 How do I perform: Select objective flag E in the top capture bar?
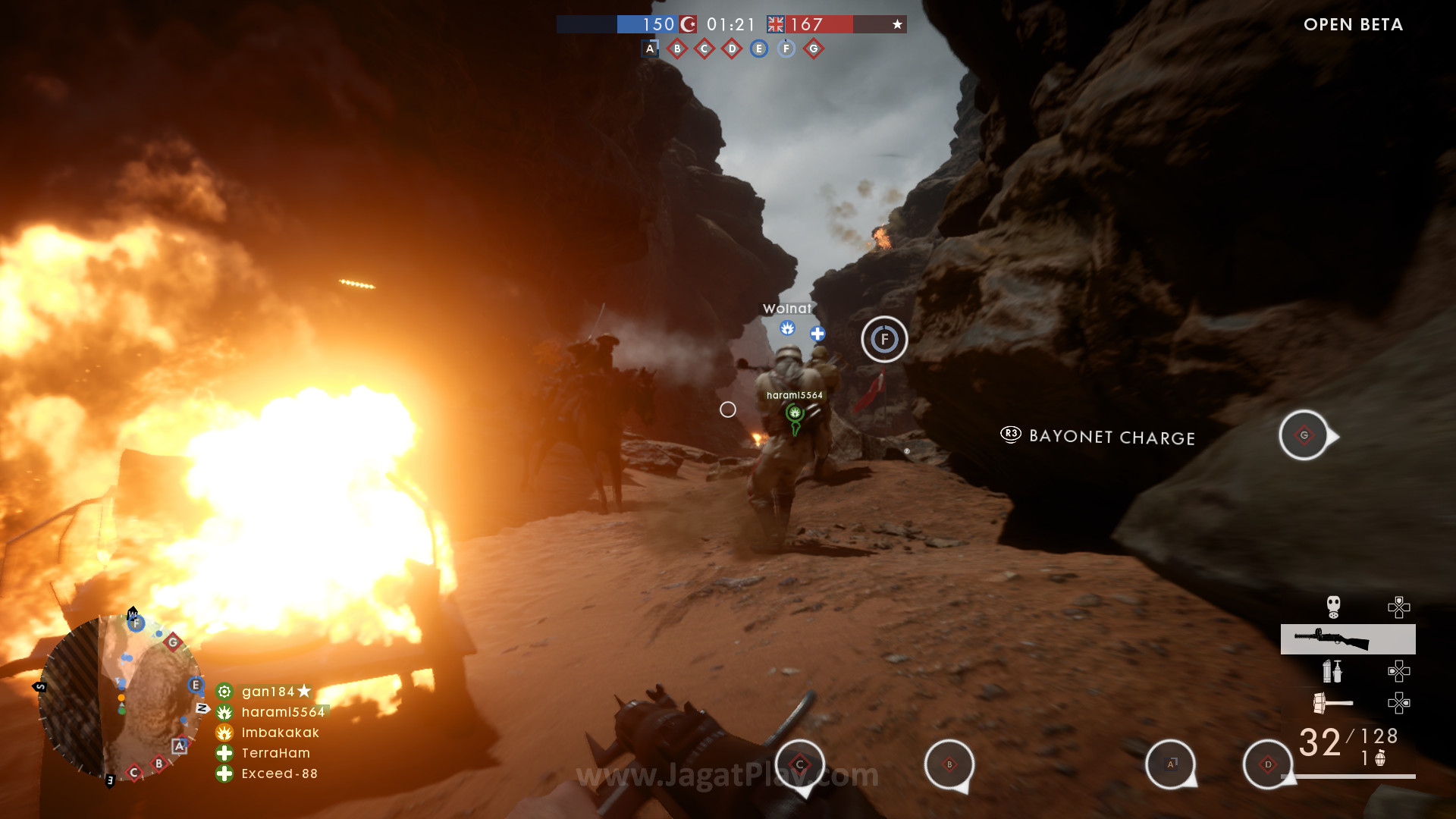point(759,49)
